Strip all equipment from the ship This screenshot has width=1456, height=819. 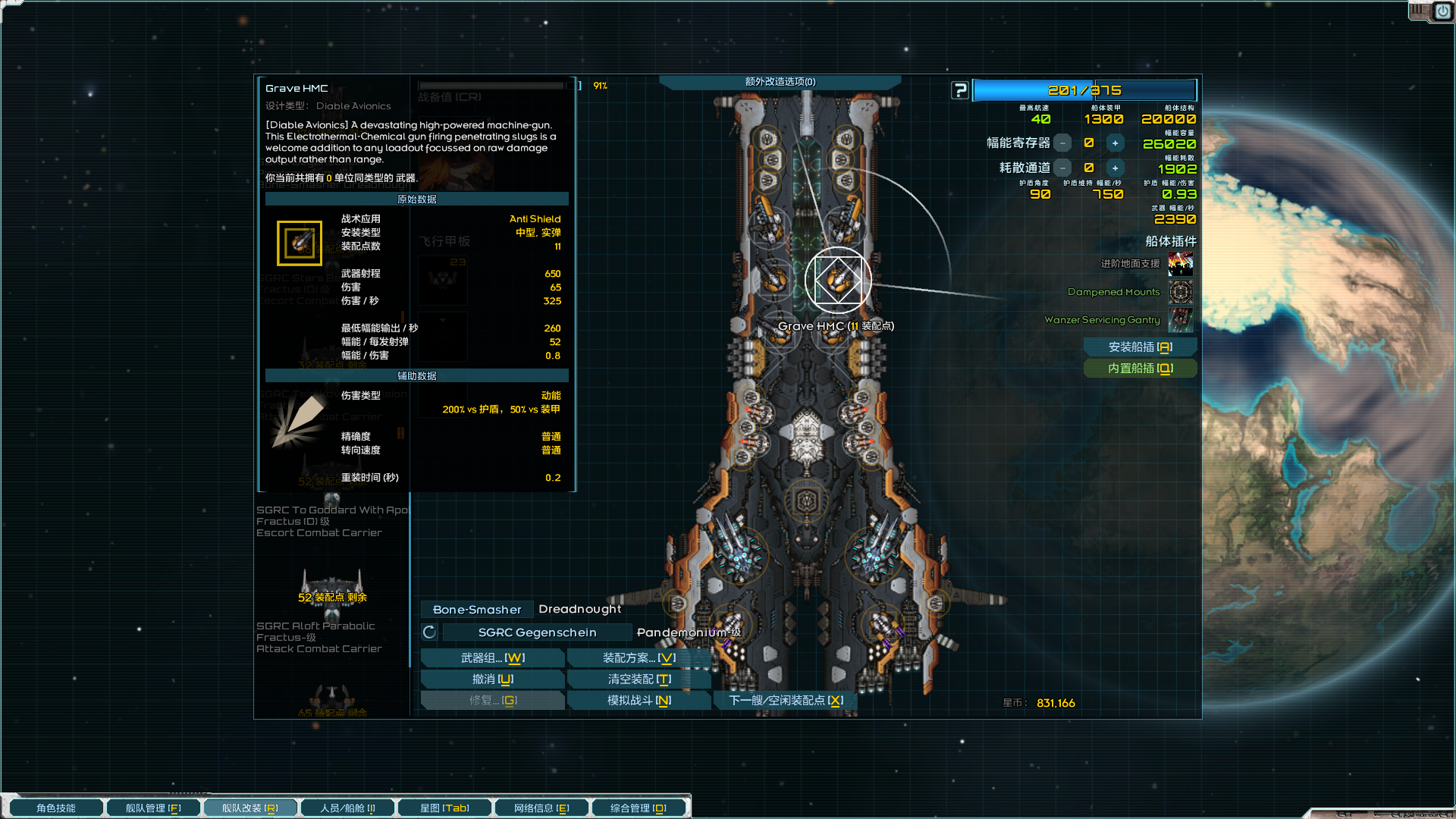pyautogui.click(x=639, y=679)
